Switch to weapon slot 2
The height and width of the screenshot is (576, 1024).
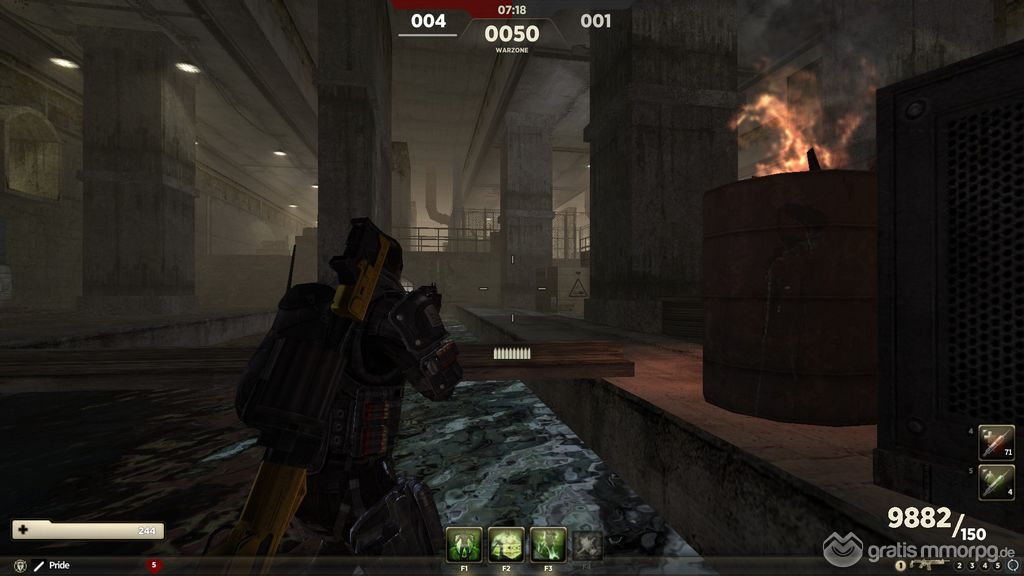[x=958, y=566]
